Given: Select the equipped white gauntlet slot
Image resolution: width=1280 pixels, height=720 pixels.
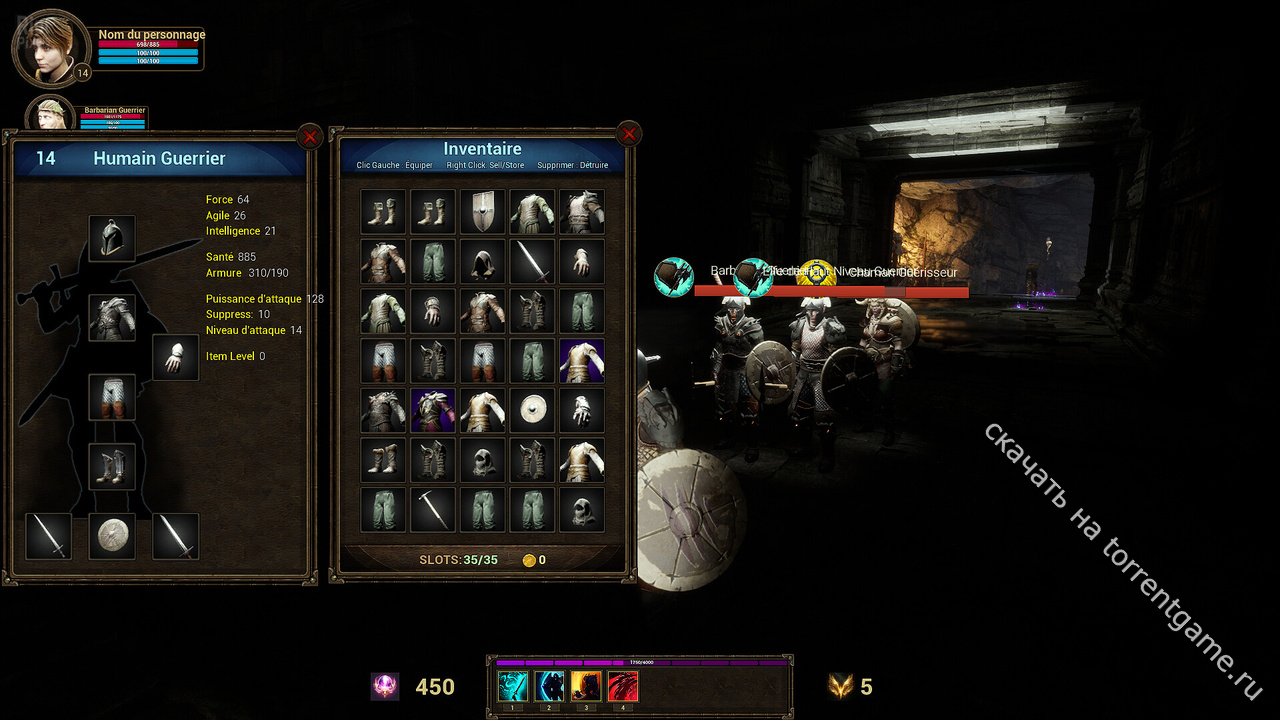Looking at the screenshot, I should [x=175, y=358].
